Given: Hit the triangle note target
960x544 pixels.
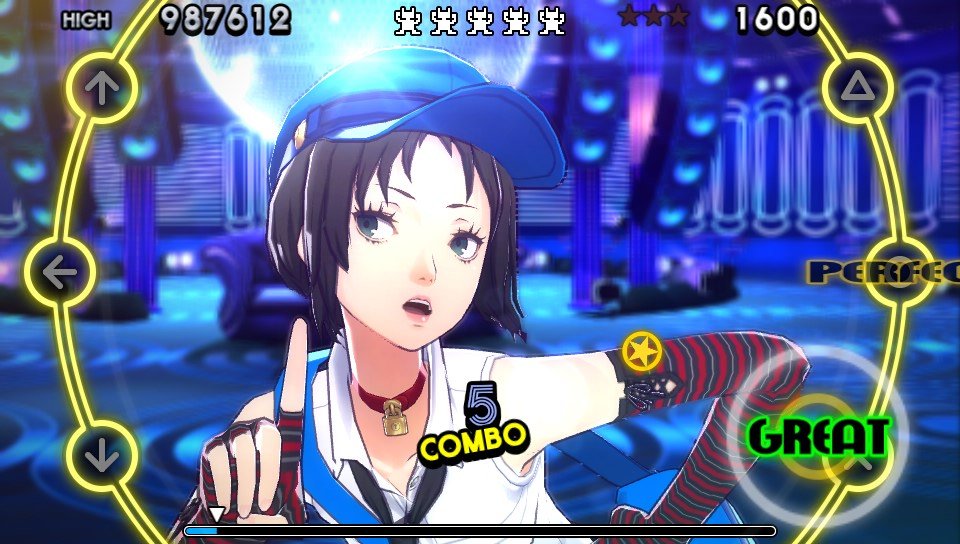Looking at the screenshot, I should 857,88.
